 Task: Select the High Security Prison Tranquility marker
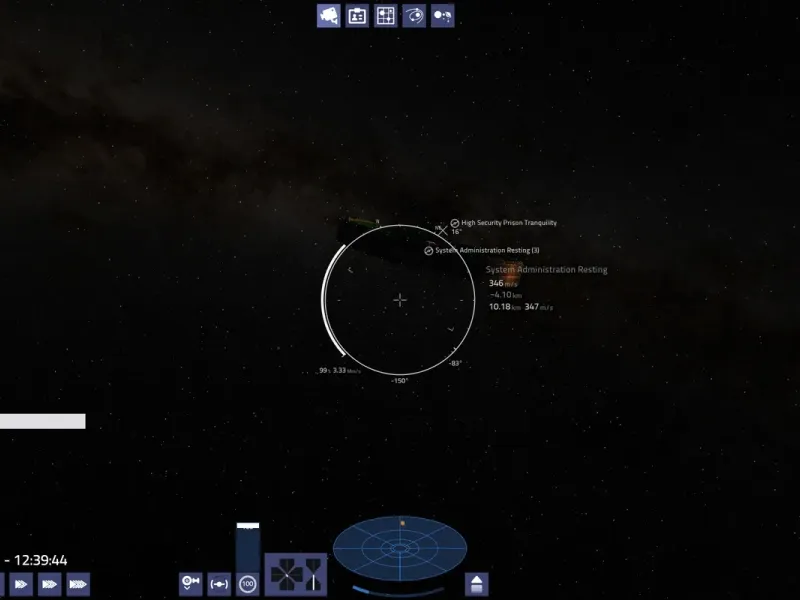455,223
